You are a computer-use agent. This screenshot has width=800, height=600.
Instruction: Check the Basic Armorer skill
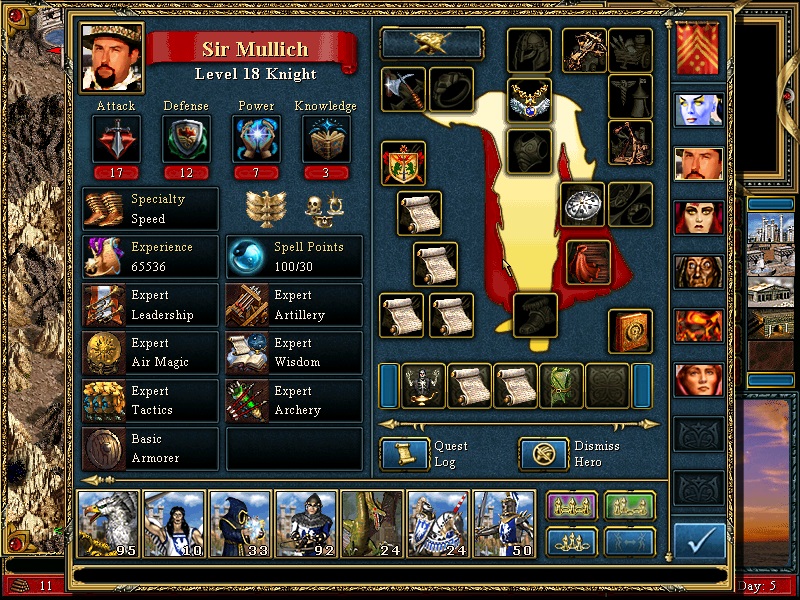[x=150, y=448]
